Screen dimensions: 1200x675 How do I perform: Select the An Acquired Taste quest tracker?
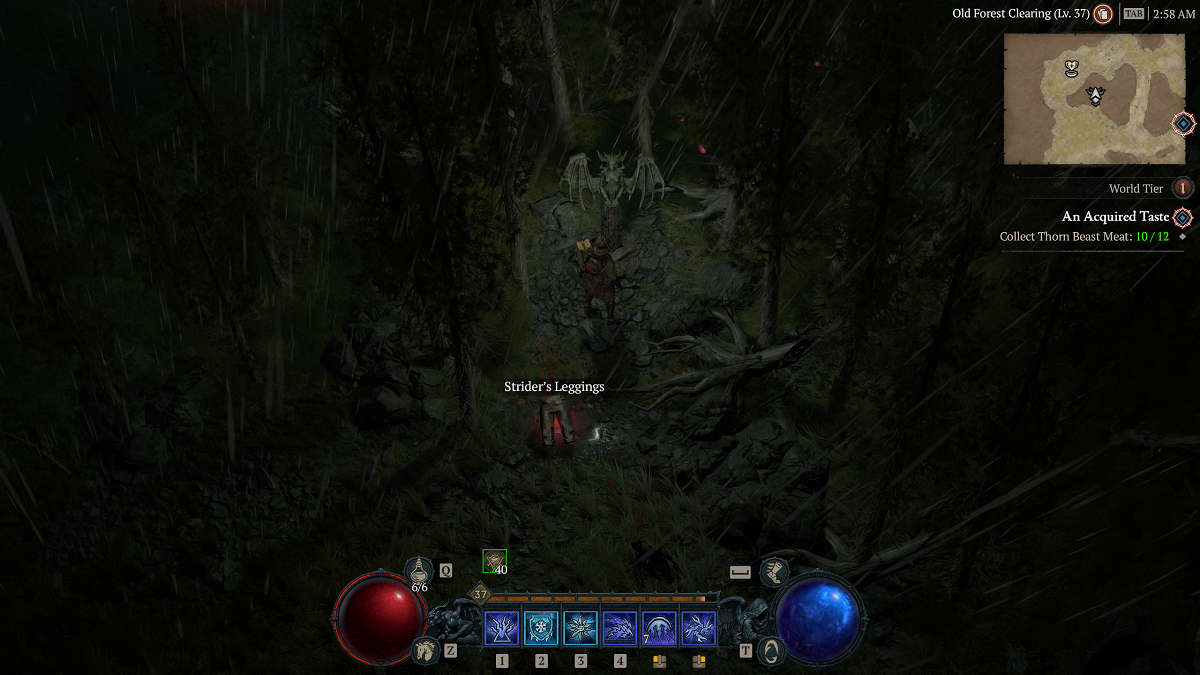pos(1115,217)
